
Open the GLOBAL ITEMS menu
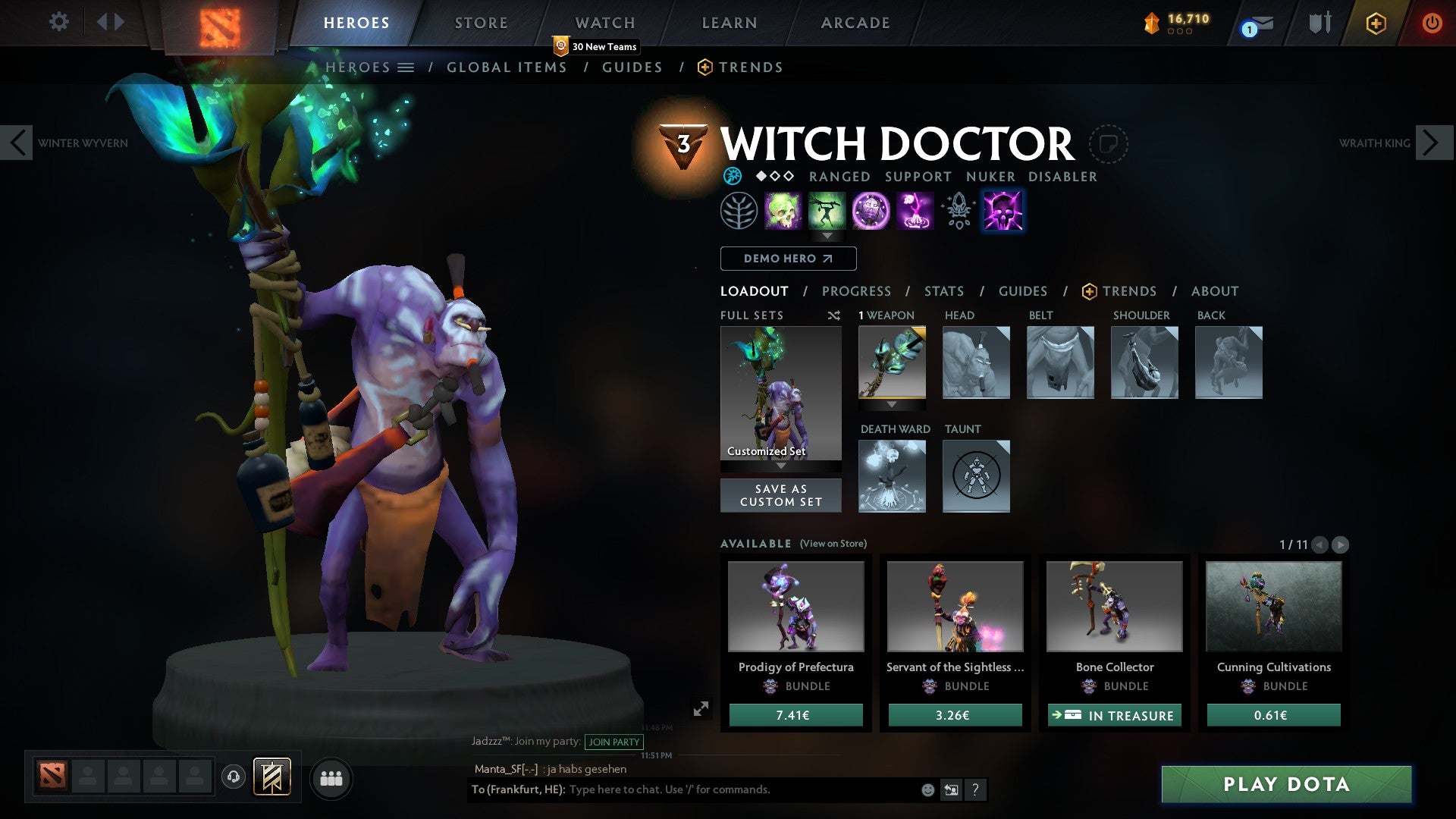coord(507,67)
